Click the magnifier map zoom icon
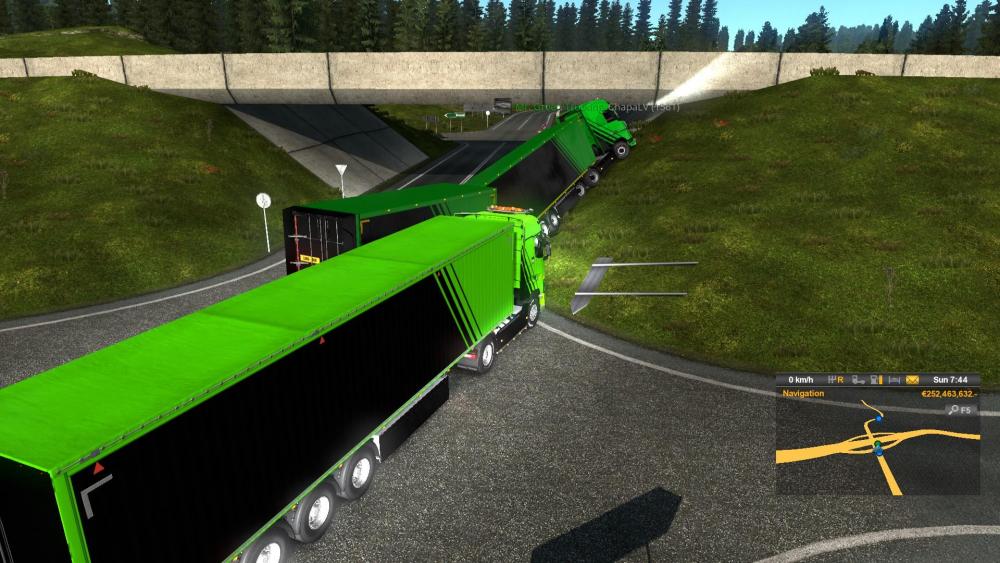1000x563 pixels. tap(954, 409)
